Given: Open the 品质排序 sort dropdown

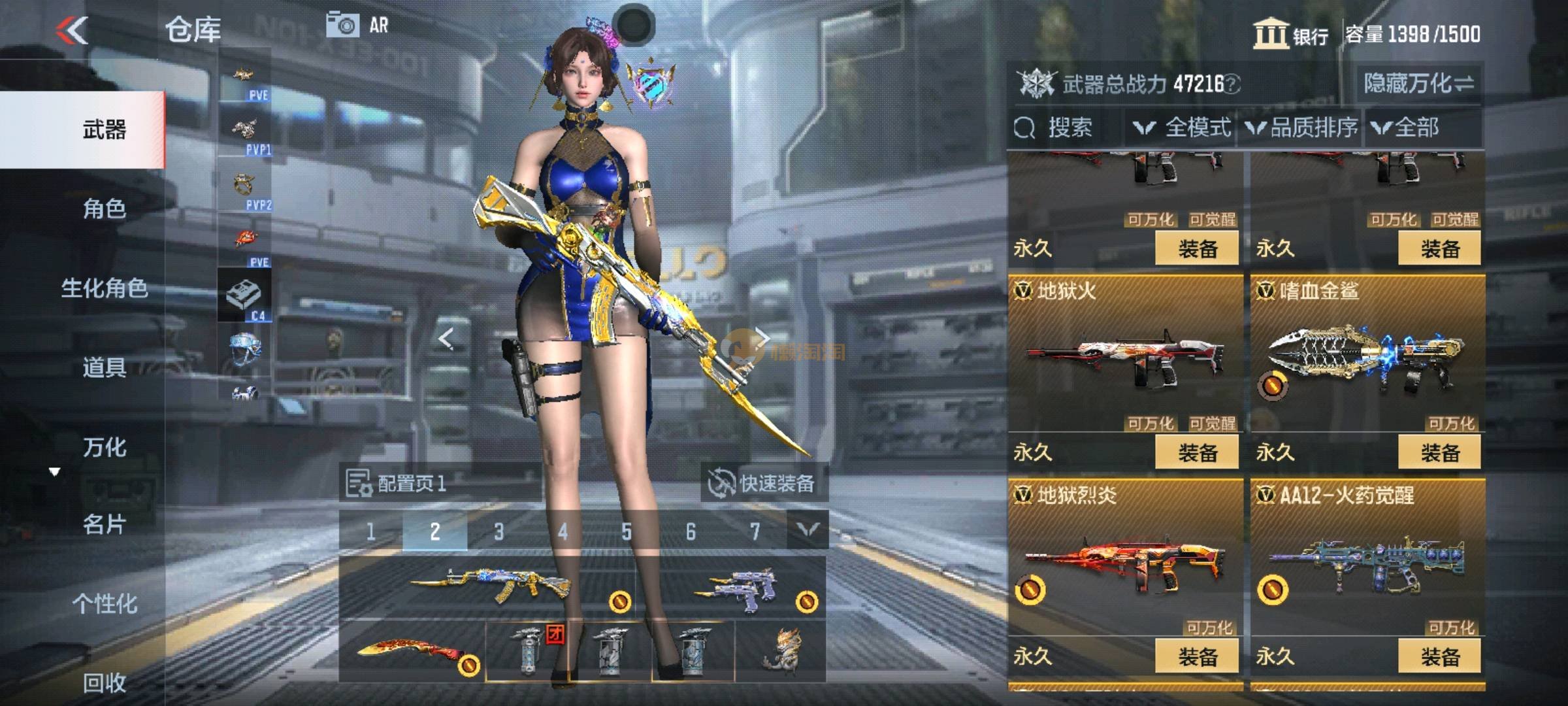Looking at the screenshot, I should coord(1302,127).
